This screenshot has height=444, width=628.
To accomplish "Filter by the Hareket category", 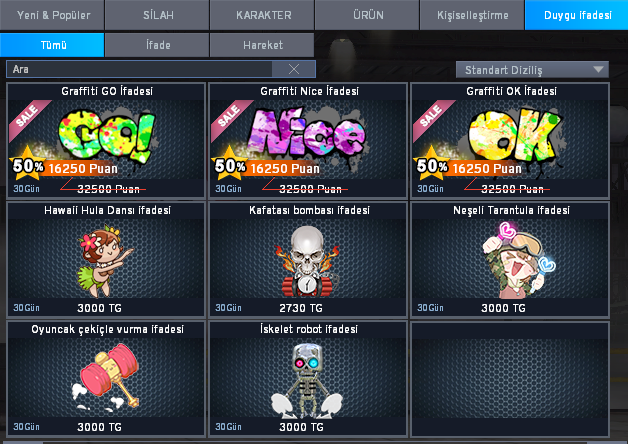I will click(x=262, y=45).
